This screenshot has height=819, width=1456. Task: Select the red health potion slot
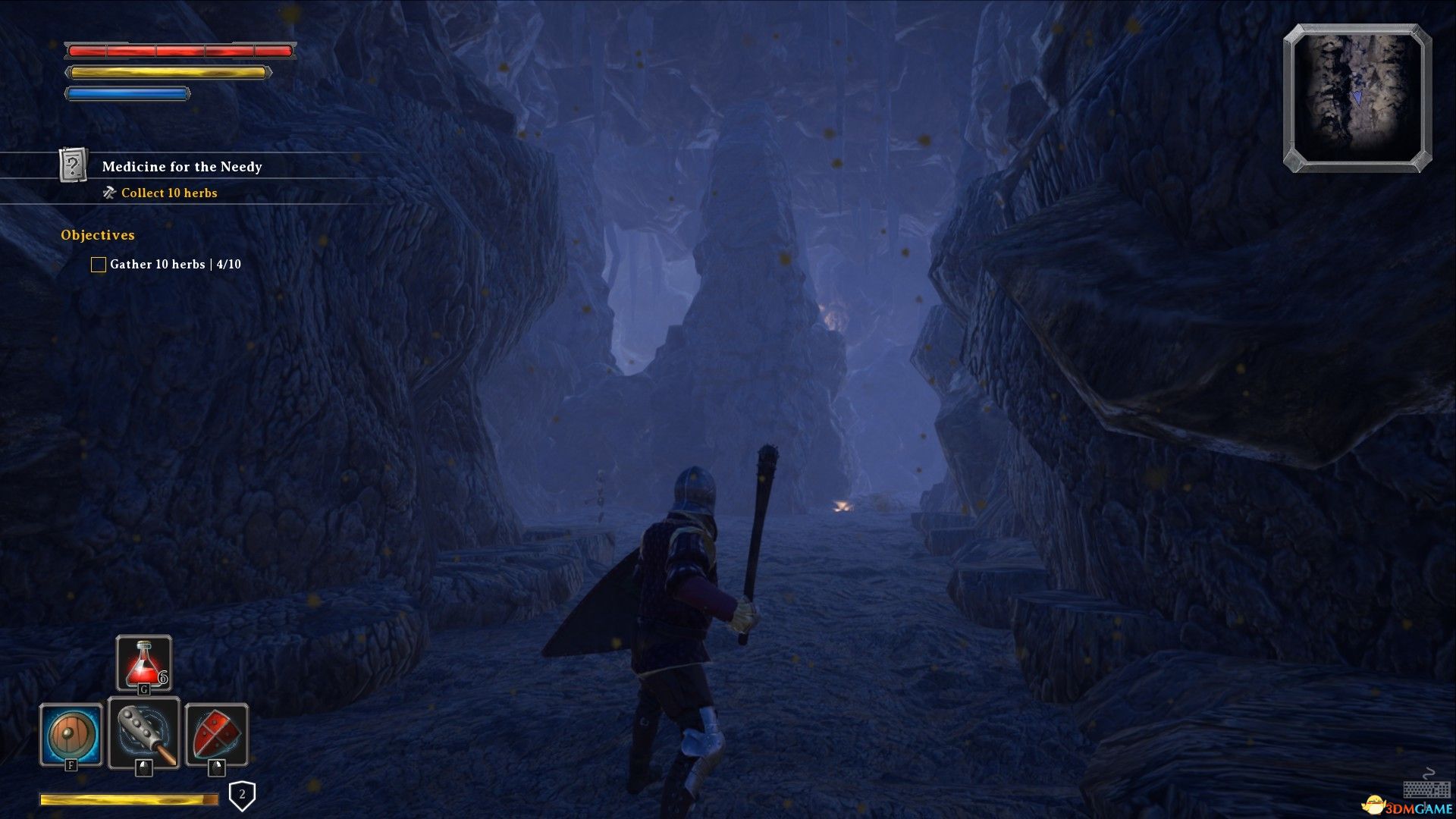tap(144, 663)
